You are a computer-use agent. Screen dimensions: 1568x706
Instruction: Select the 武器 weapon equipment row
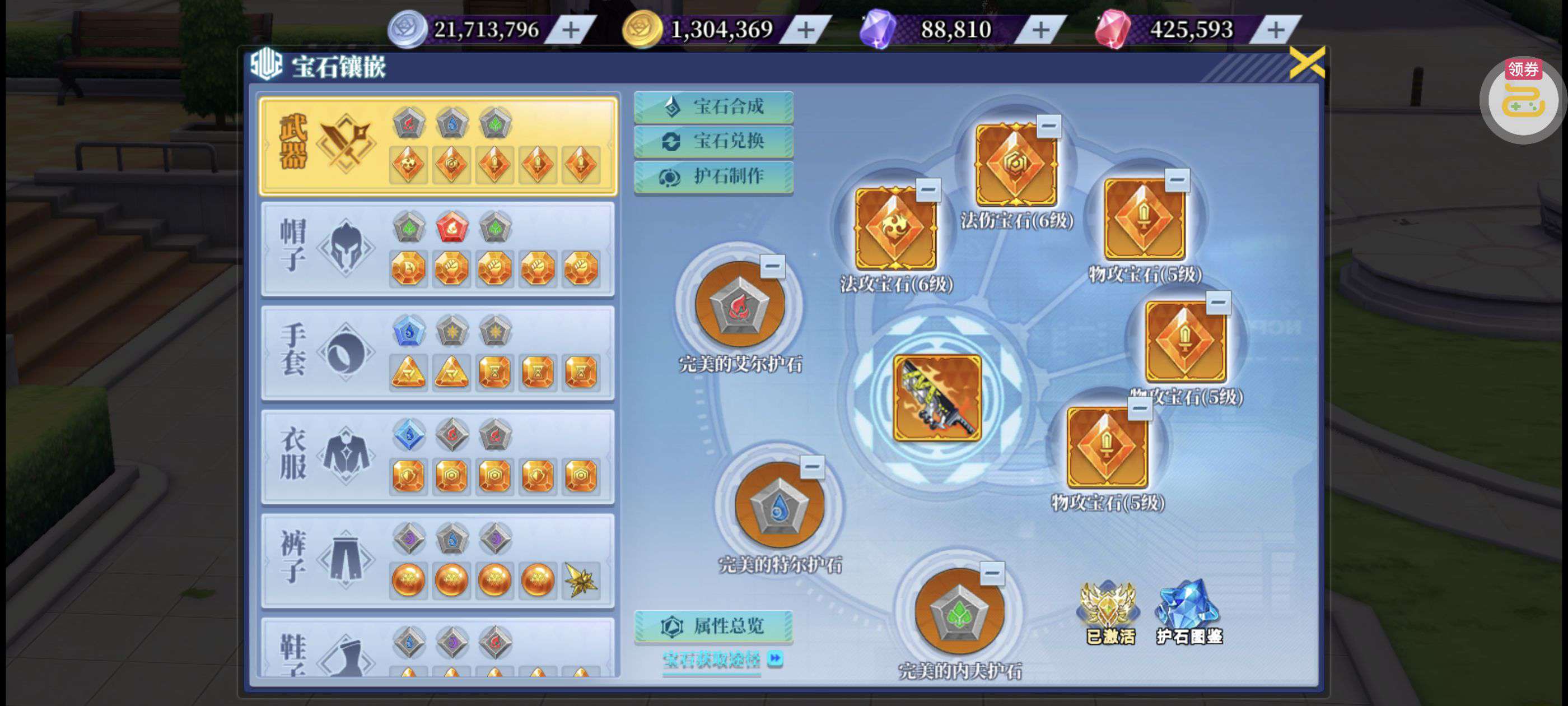pos(438,146)
